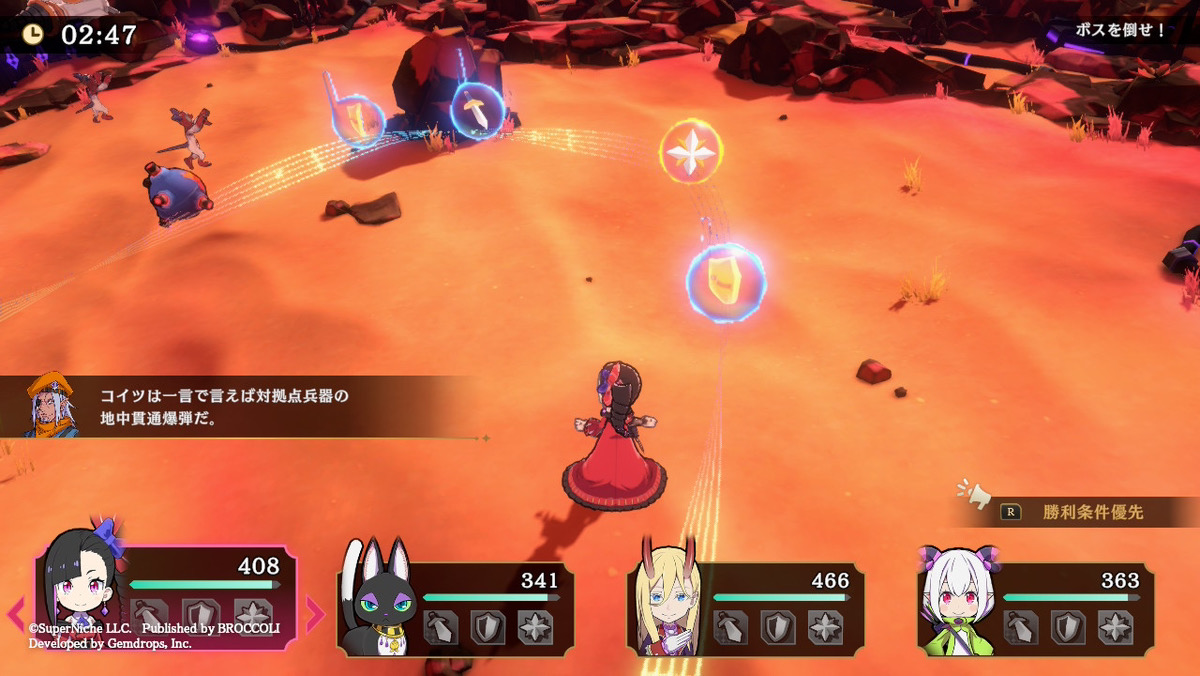Click the ボスを倒せ！ objective tracker
This screenshot has height=676, width=1200.
[1120, 30]
